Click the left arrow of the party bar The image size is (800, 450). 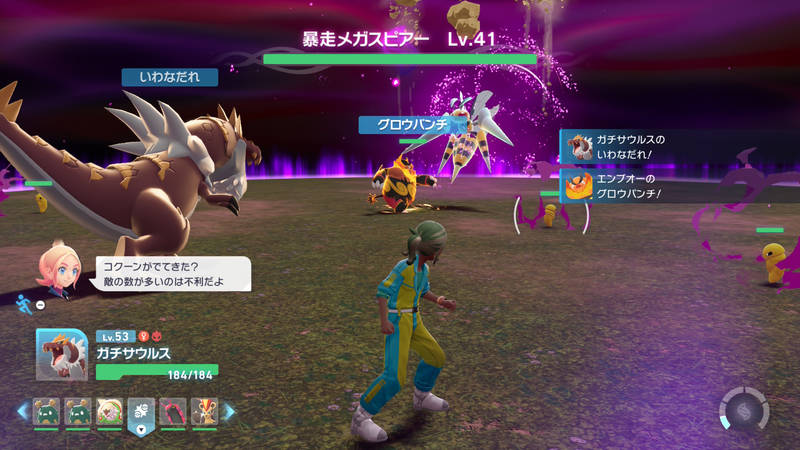tap(21, 410)
